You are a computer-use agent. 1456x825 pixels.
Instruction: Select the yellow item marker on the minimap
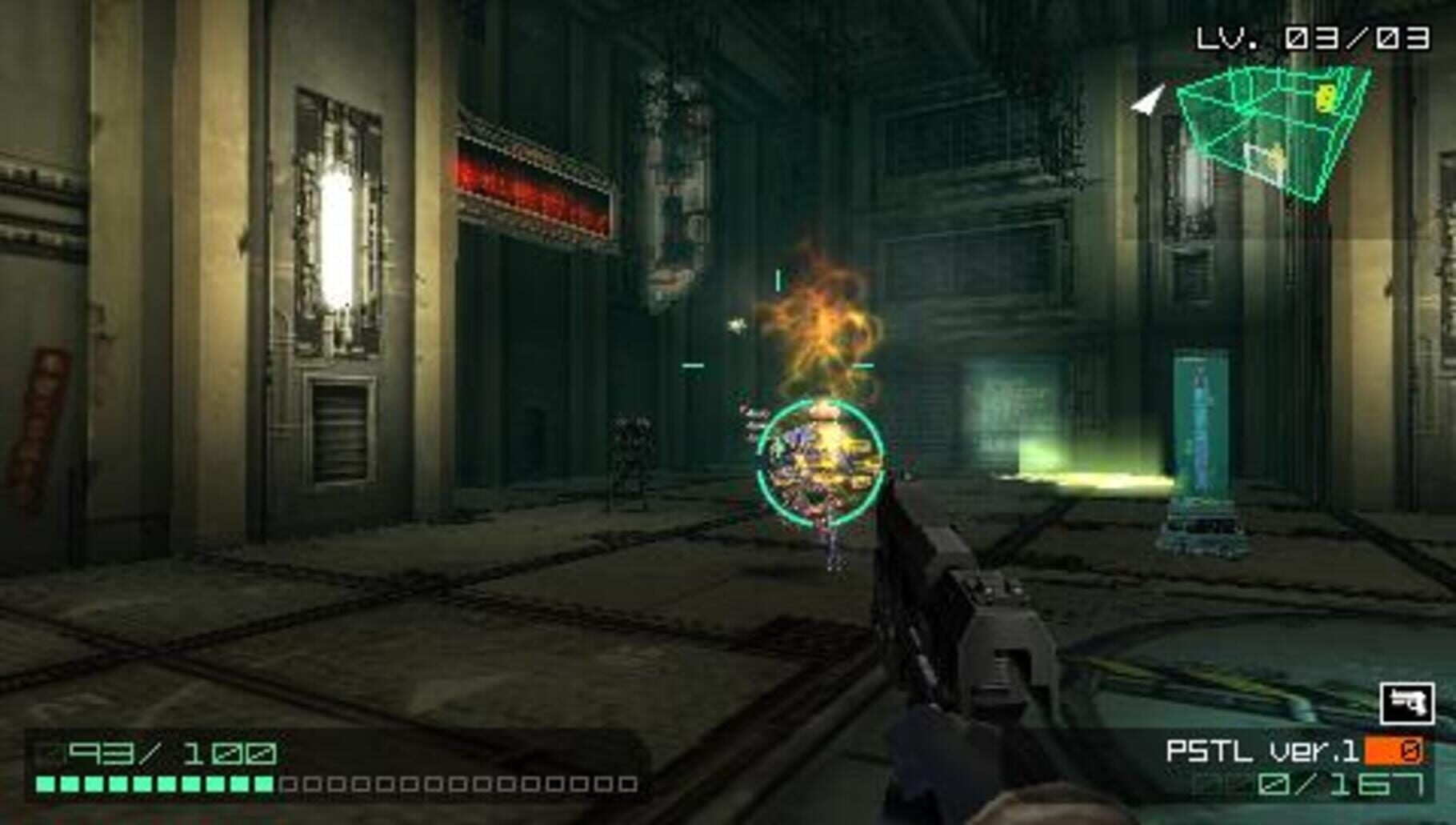pyautogui.click(x=1325, y=98)
